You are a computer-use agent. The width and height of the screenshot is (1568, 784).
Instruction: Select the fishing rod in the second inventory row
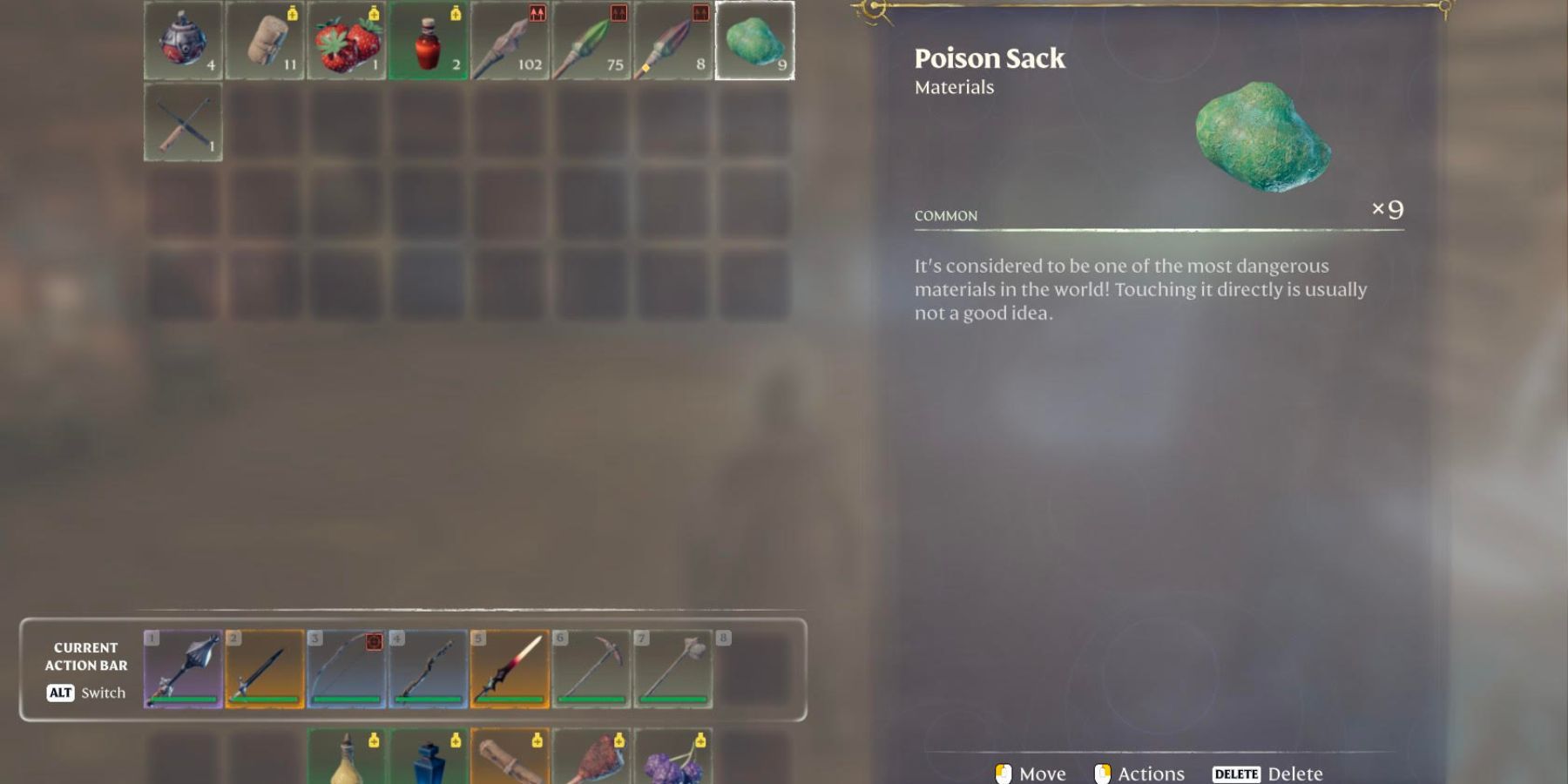[x=183, y=122]
